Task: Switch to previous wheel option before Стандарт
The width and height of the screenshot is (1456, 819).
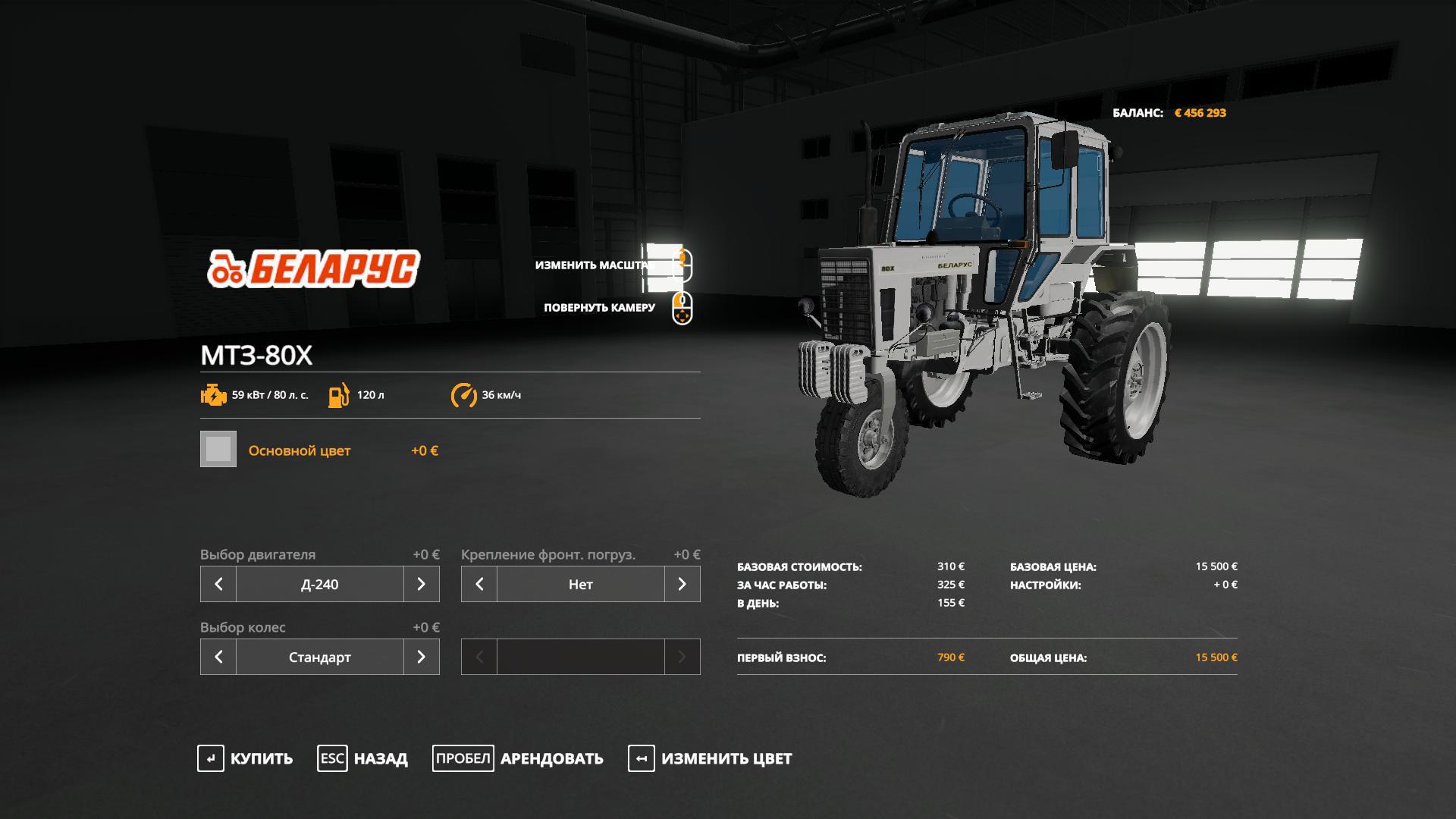Action: click(218, 657)
